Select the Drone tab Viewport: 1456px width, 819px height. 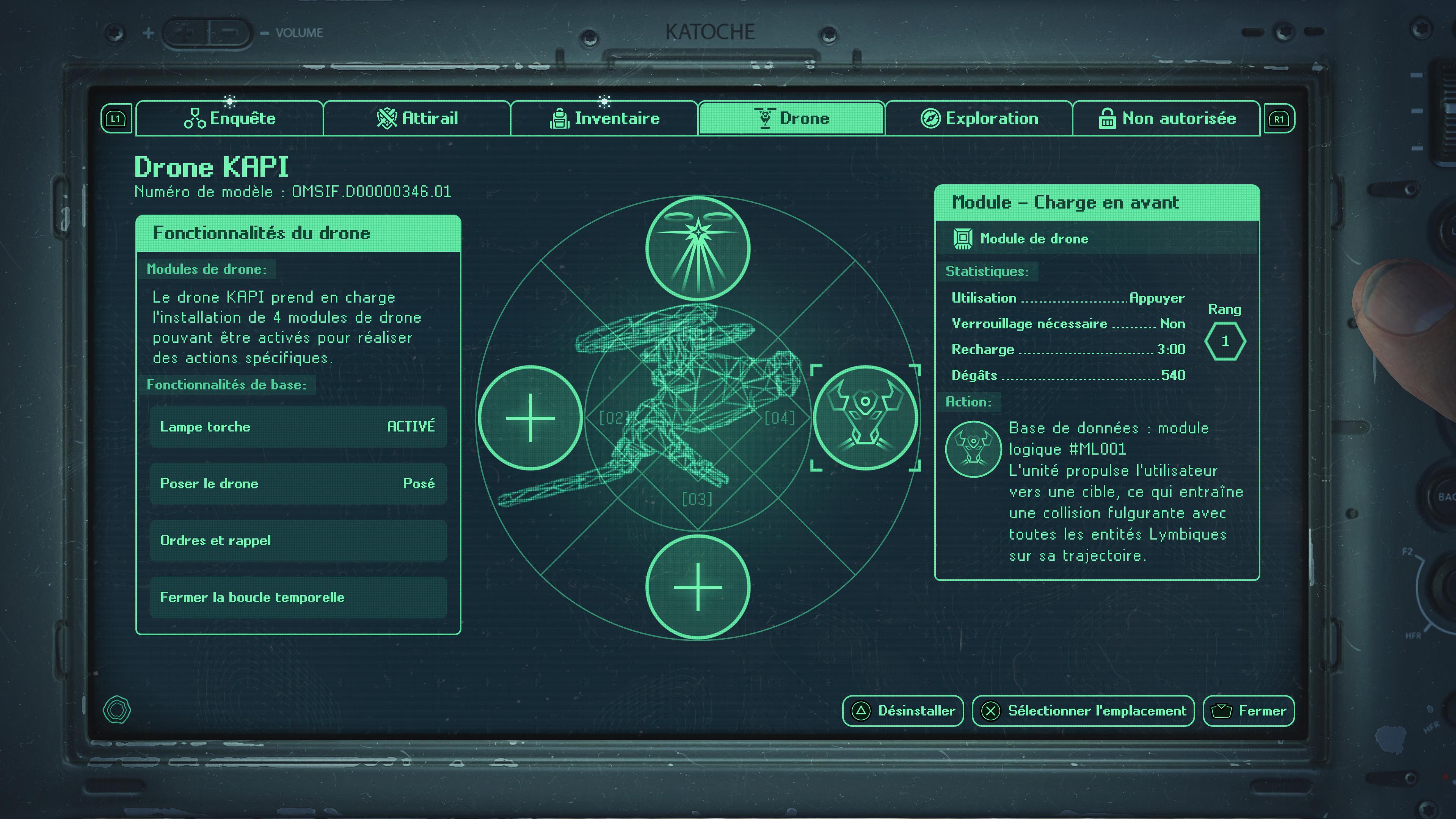coord(791,119)
